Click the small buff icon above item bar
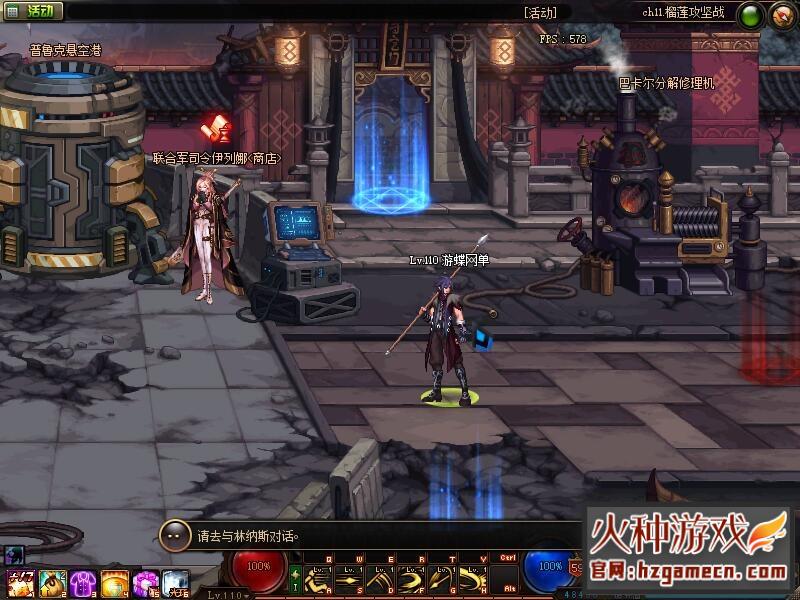Viewport: 800px width, 600px height. click(x=15, y=554)
